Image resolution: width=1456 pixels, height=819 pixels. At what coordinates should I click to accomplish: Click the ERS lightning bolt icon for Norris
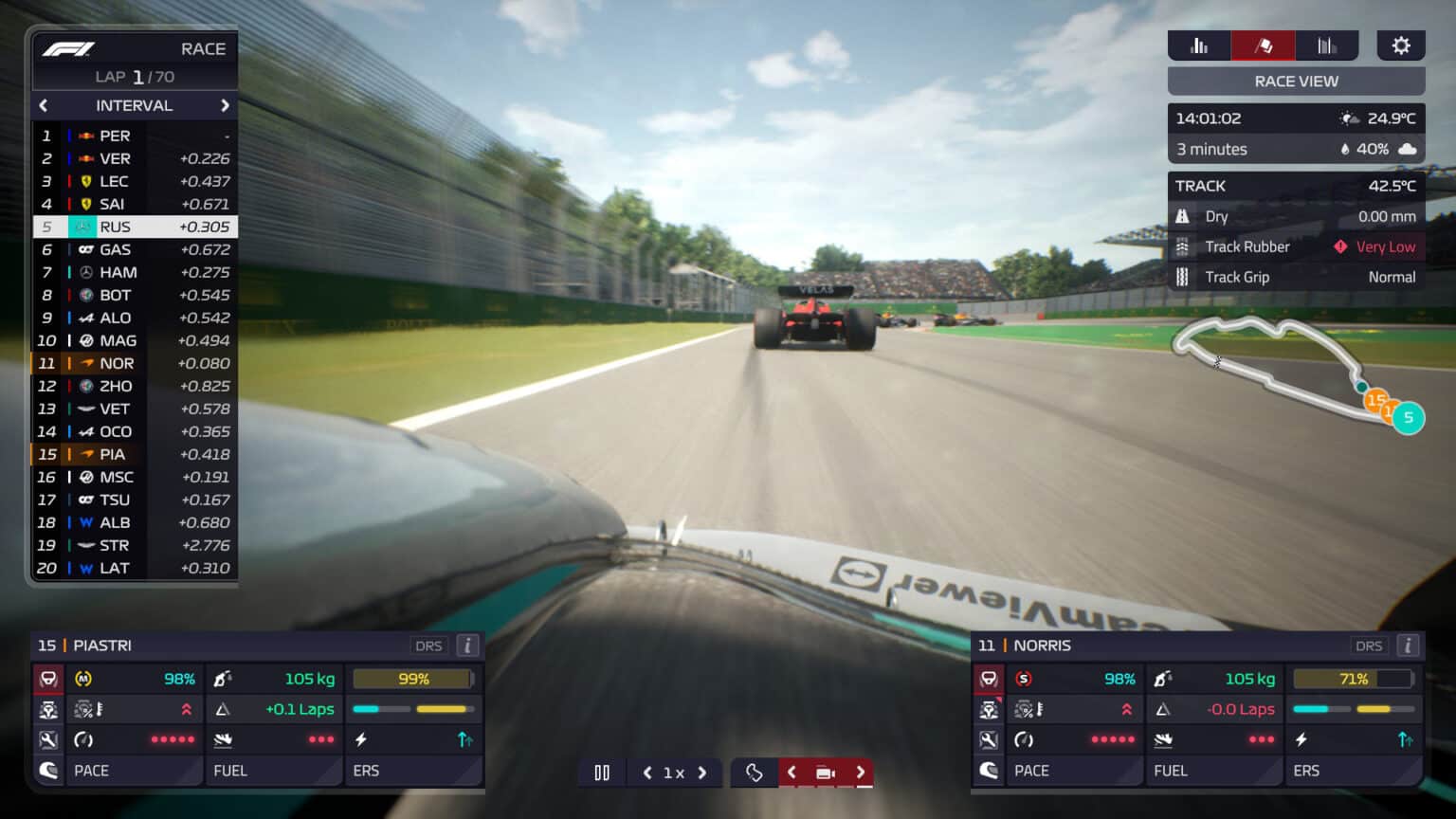coord(1301,739)
